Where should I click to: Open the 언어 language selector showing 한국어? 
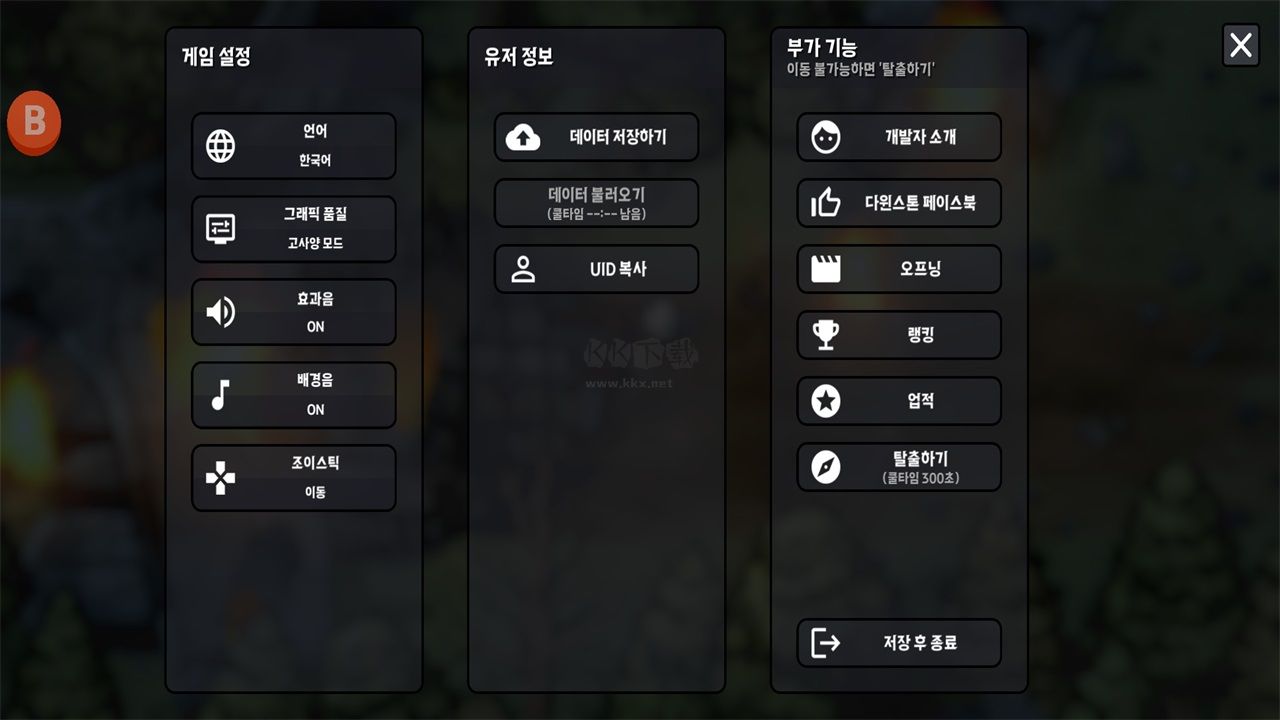[x=293, y=145]
